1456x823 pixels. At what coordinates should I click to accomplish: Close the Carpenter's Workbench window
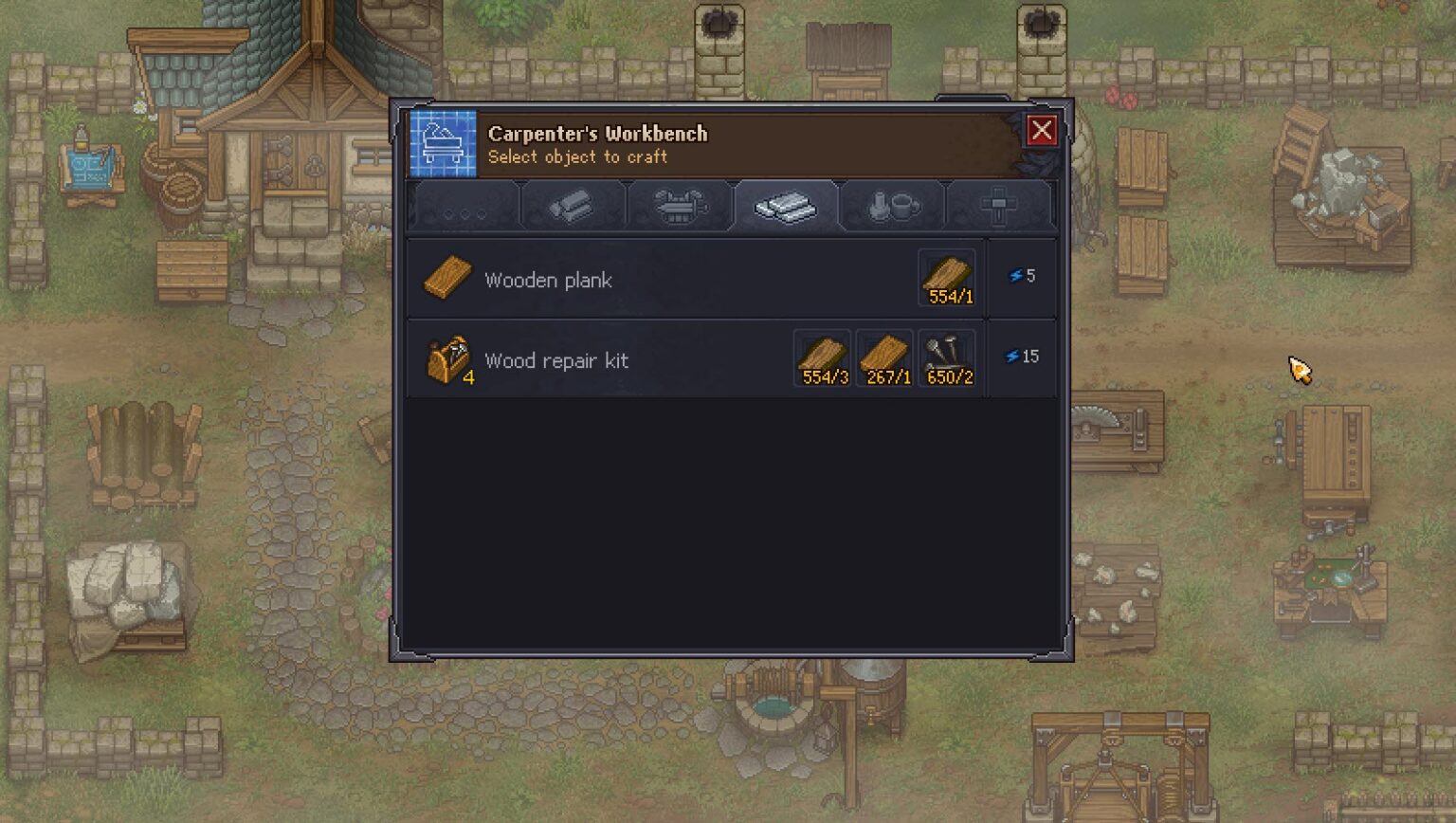[x=1041, y=131]
